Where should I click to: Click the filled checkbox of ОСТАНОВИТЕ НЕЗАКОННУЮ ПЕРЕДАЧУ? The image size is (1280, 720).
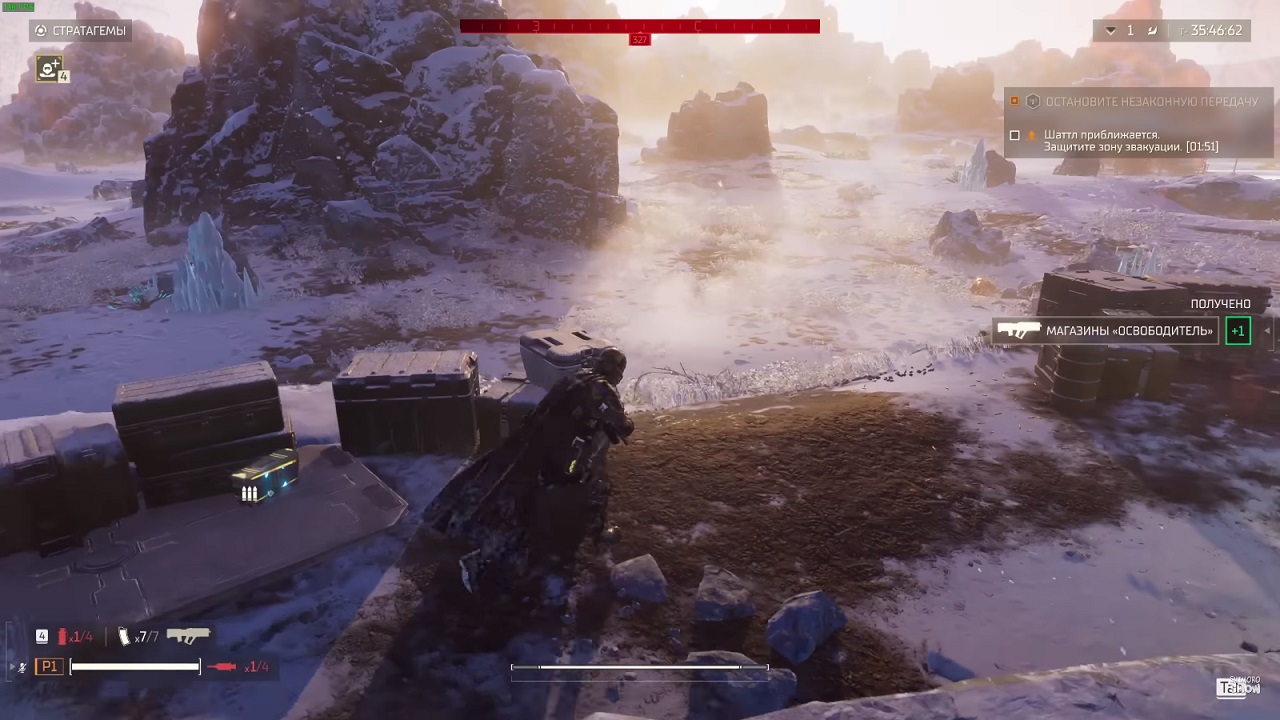coord(1013,101)
